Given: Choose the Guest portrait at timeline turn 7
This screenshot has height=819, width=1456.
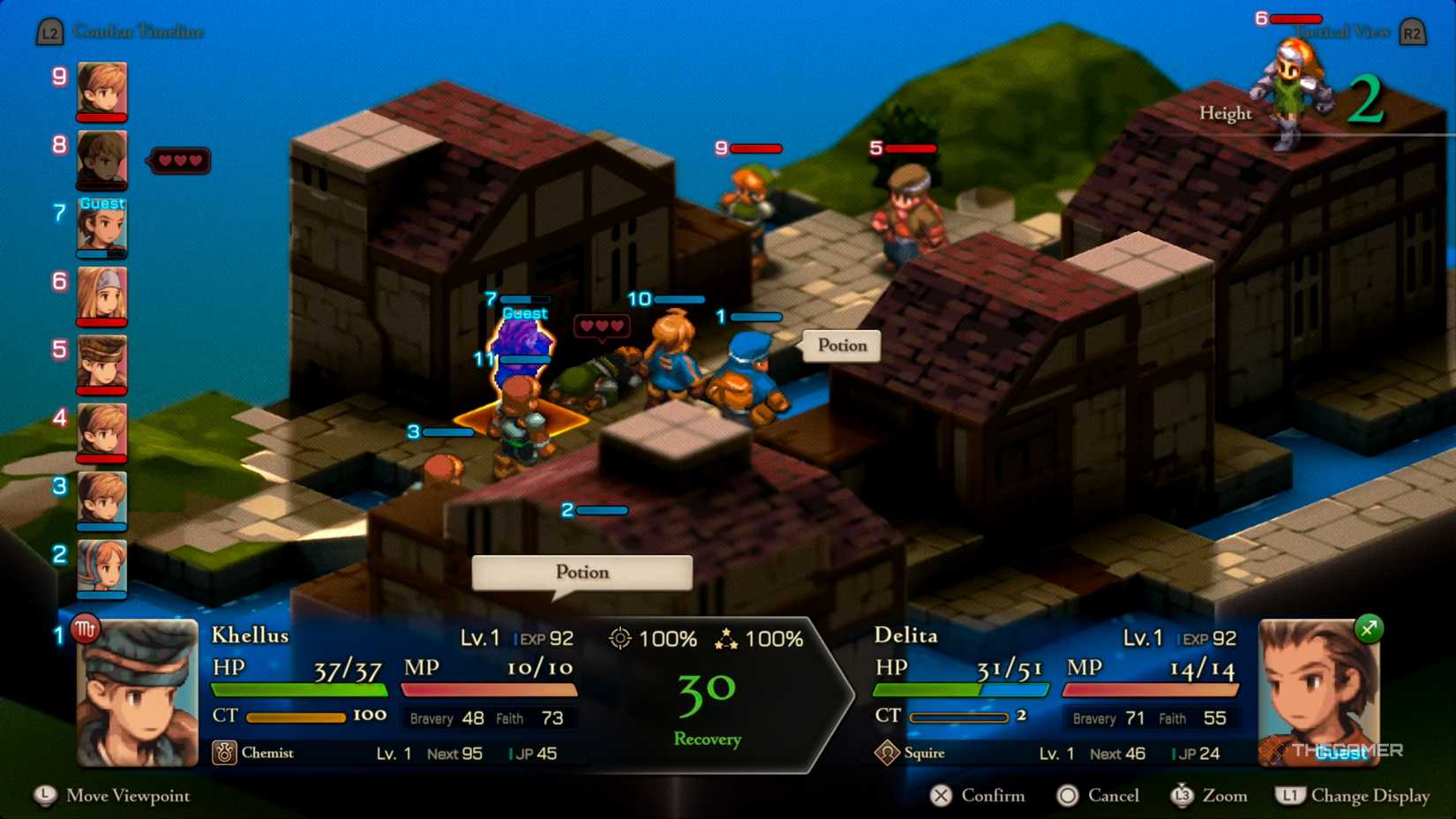Looking at the screenshot, I should click(101, 228).
